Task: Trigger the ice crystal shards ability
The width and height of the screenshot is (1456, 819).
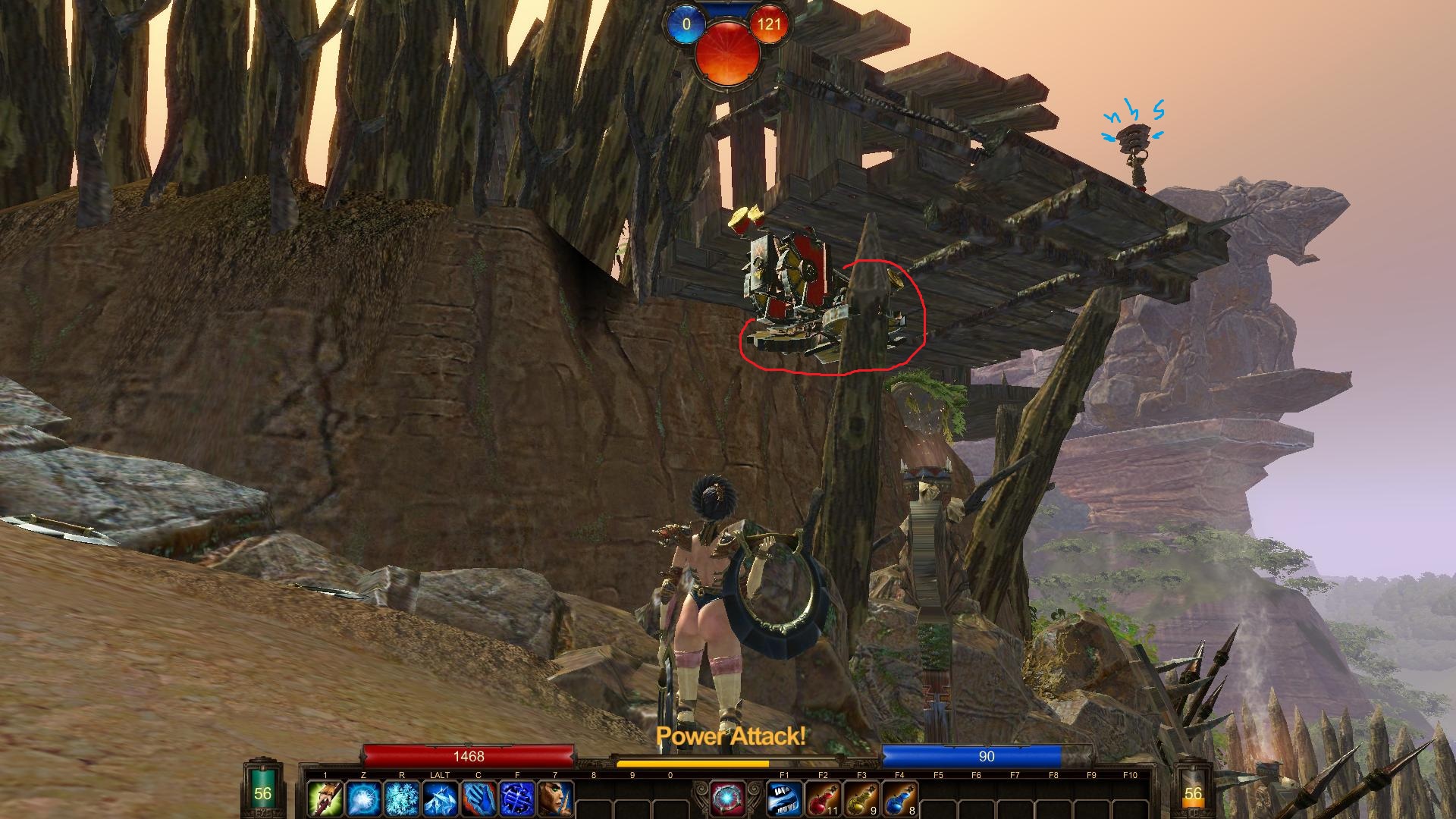Action: (x=440, y=799)
